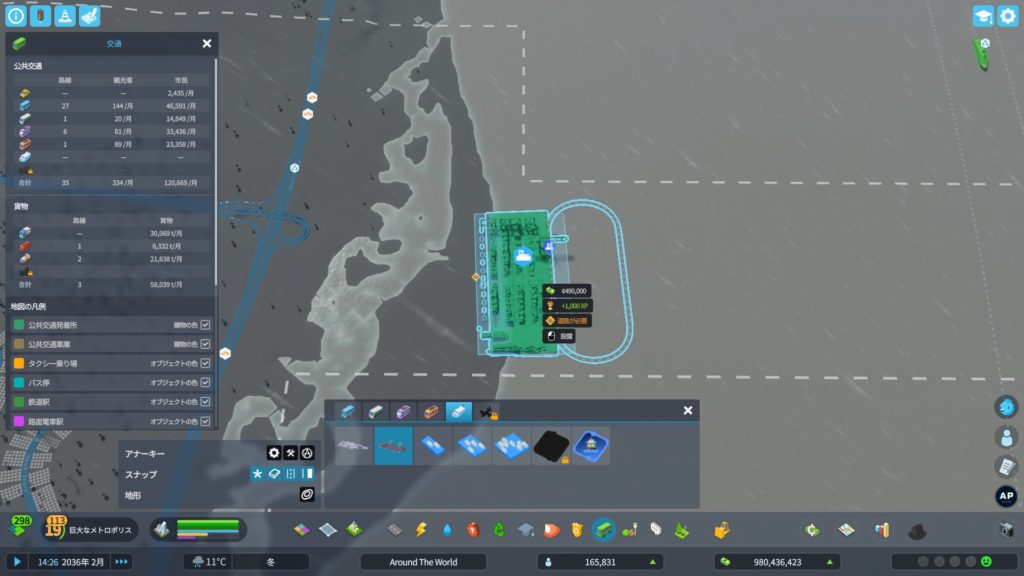Close the transport build menu

click(x=688, y=410)
